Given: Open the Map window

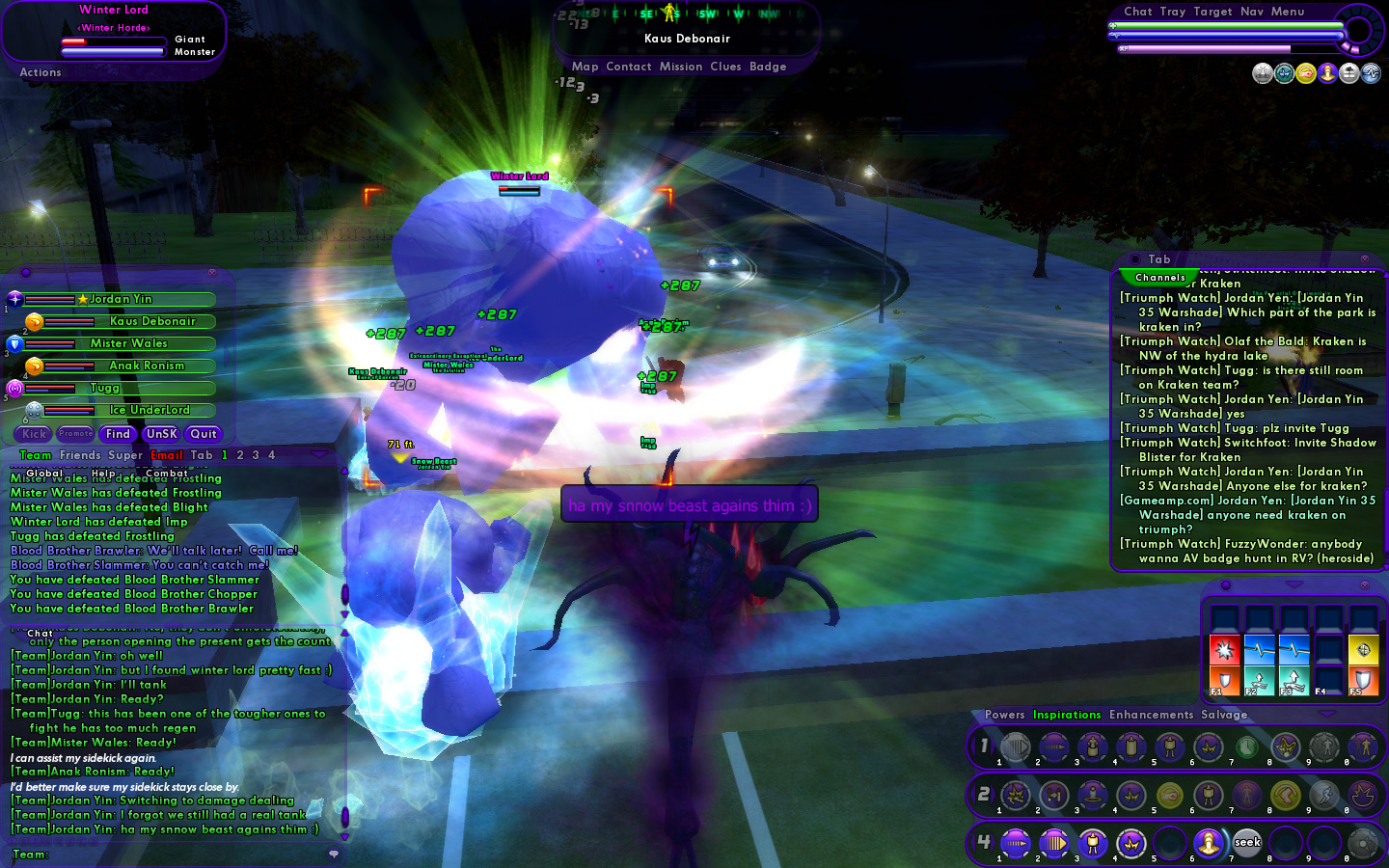Looking at the screenshot, I should point(585,67).
